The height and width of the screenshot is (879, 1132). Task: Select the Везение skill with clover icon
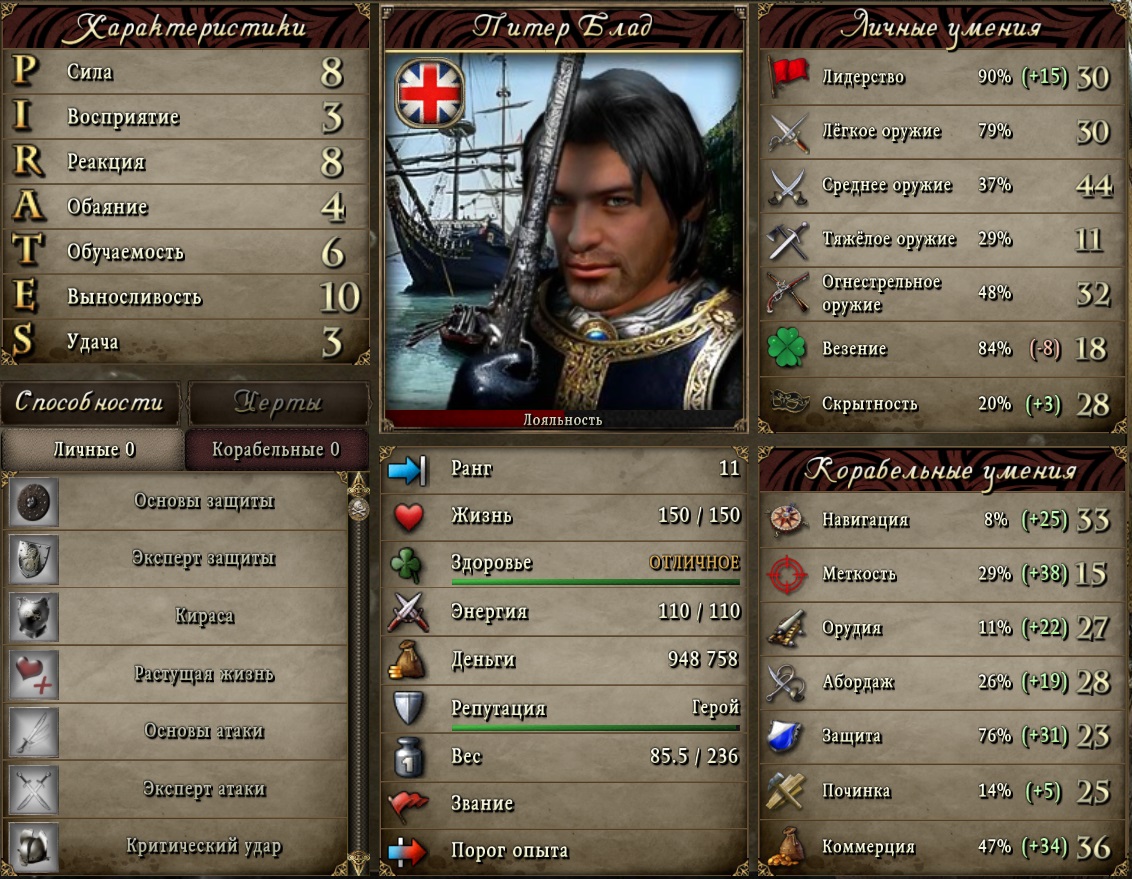tap(940, 349)
